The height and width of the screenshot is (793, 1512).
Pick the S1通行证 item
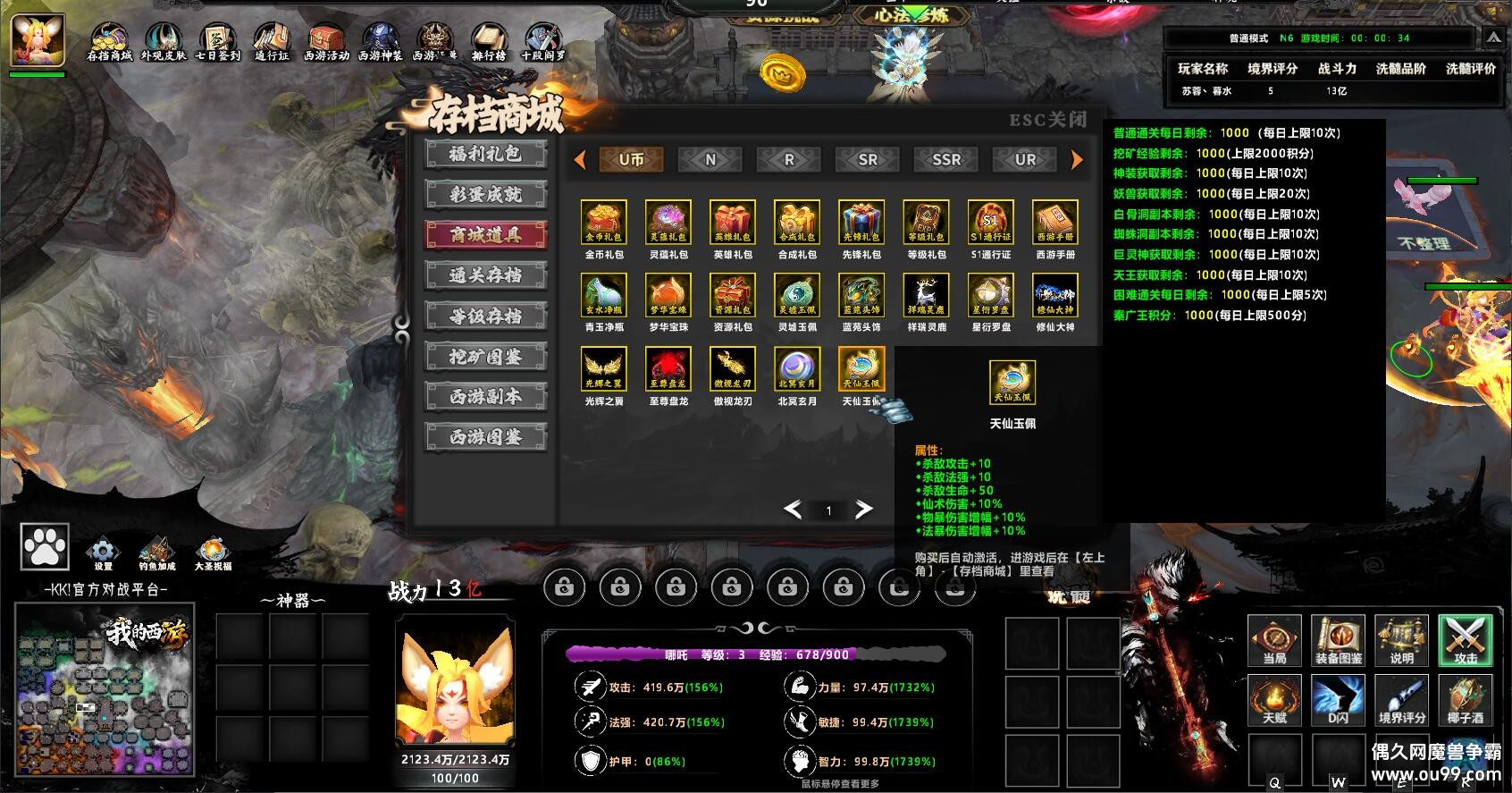[x=990, y=223]
